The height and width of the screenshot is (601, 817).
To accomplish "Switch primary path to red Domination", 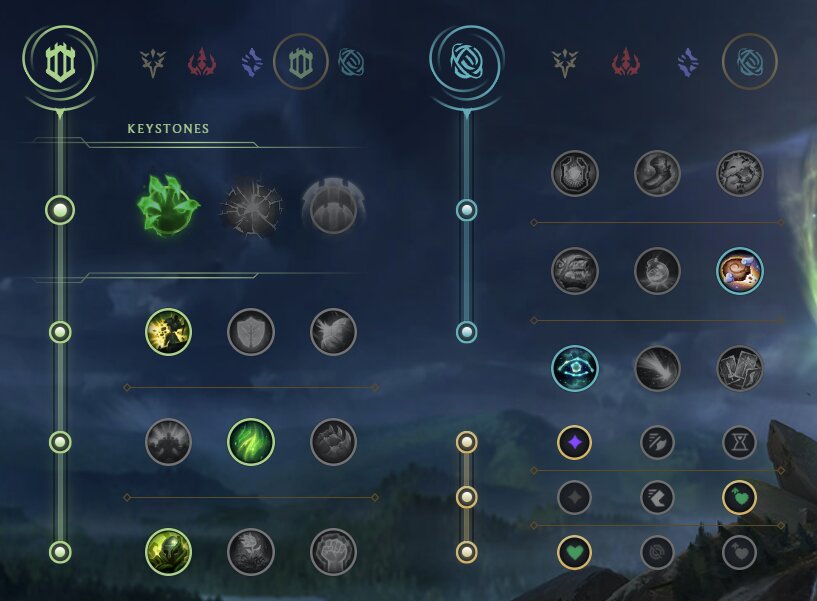I will [x=202, y=64].
